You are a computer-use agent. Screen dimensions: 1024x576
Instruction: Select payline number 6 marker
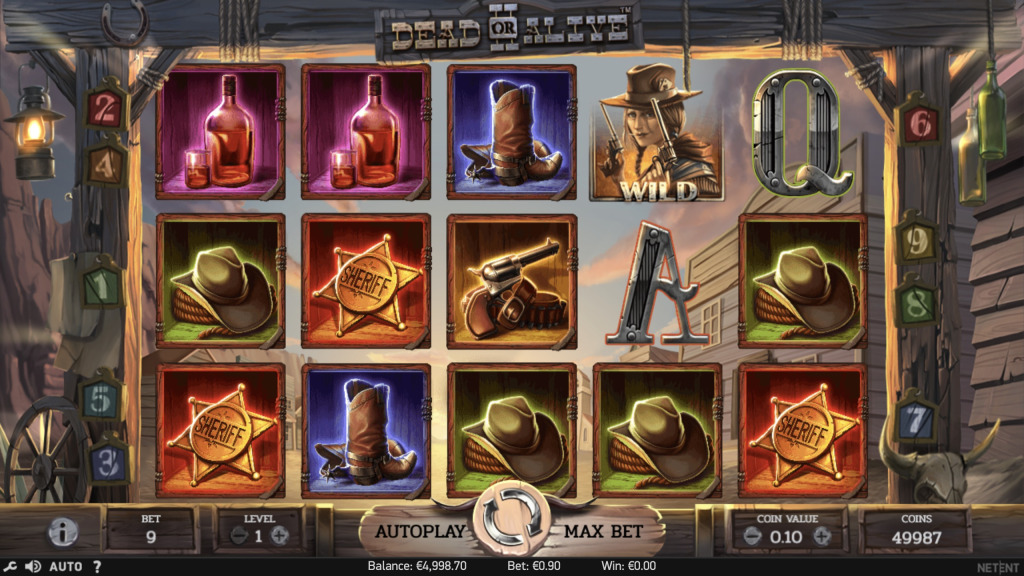point(919,126)
